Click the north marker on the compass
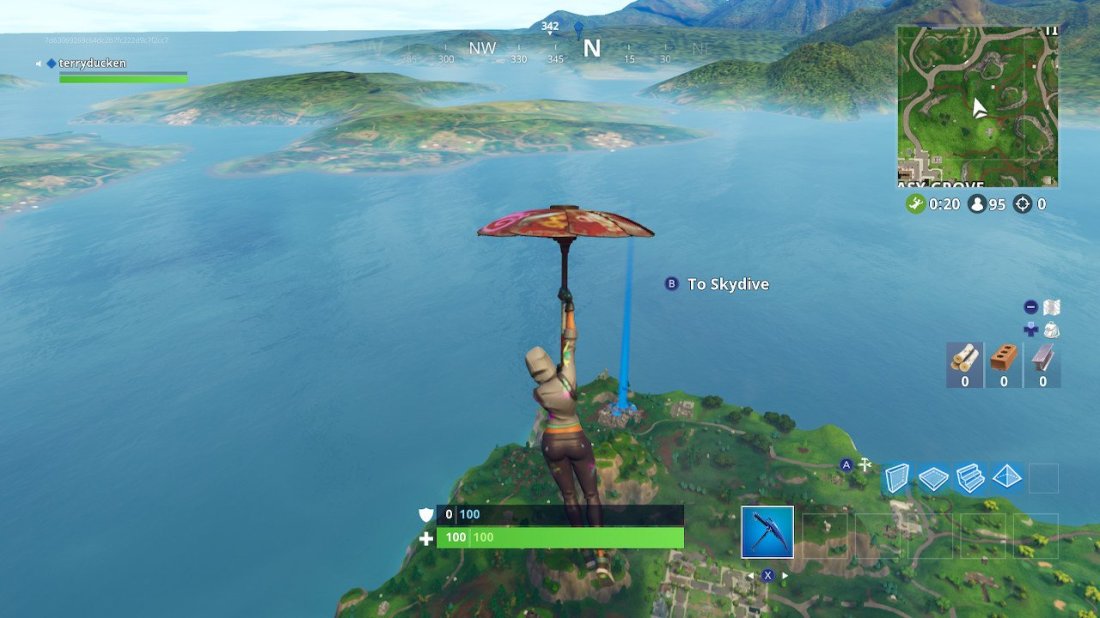Viewport: 1100px width, 618px height. (592, 47)
